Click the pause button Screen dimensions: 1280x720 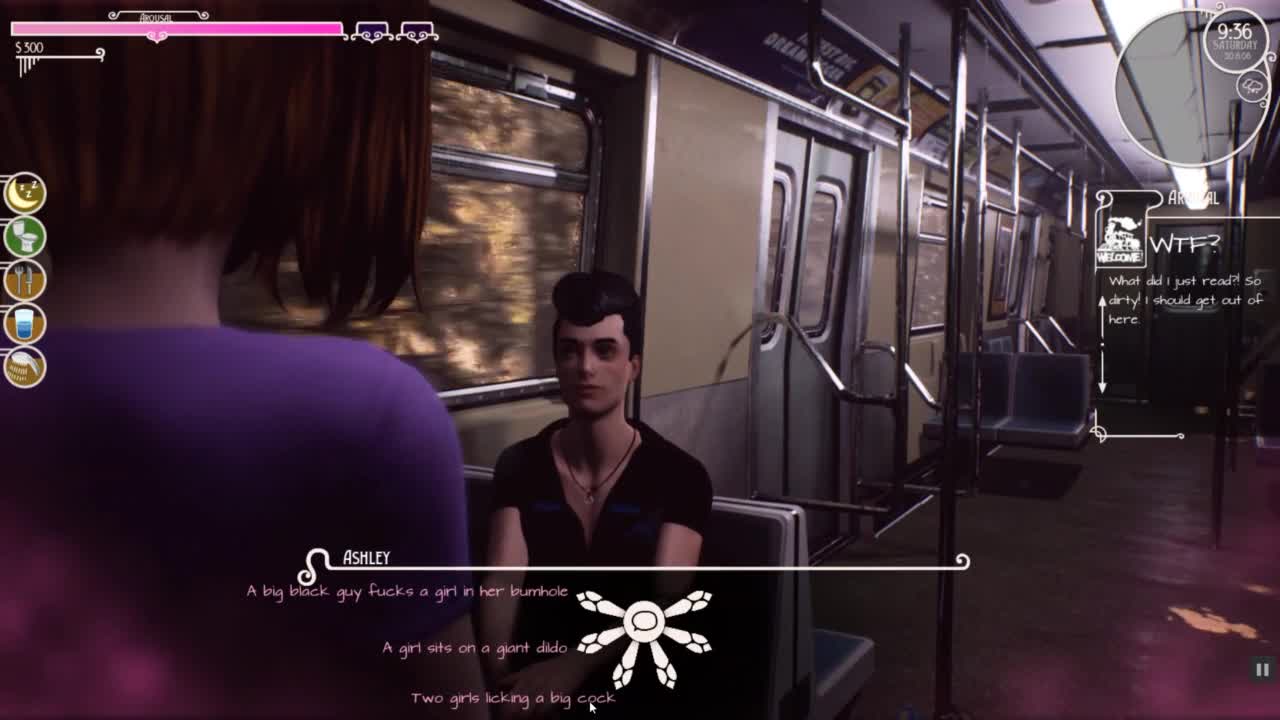[x=1262, y=670]
